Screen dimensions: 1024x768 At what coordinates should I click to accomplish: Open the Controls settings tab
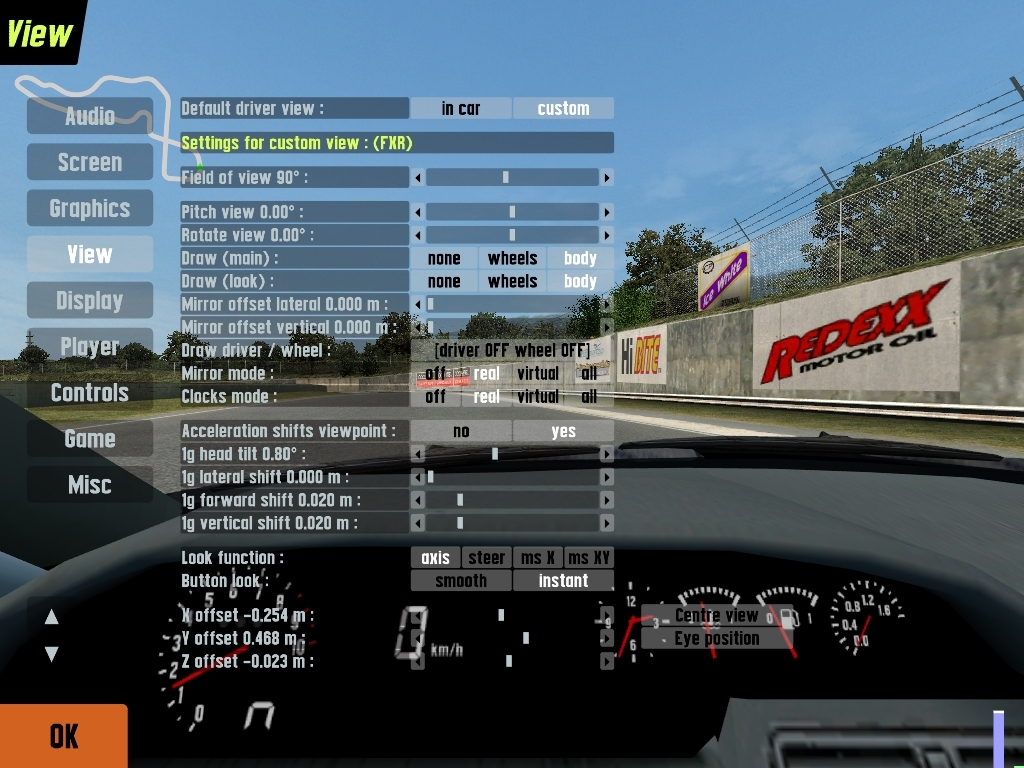[x=90, y=392]
